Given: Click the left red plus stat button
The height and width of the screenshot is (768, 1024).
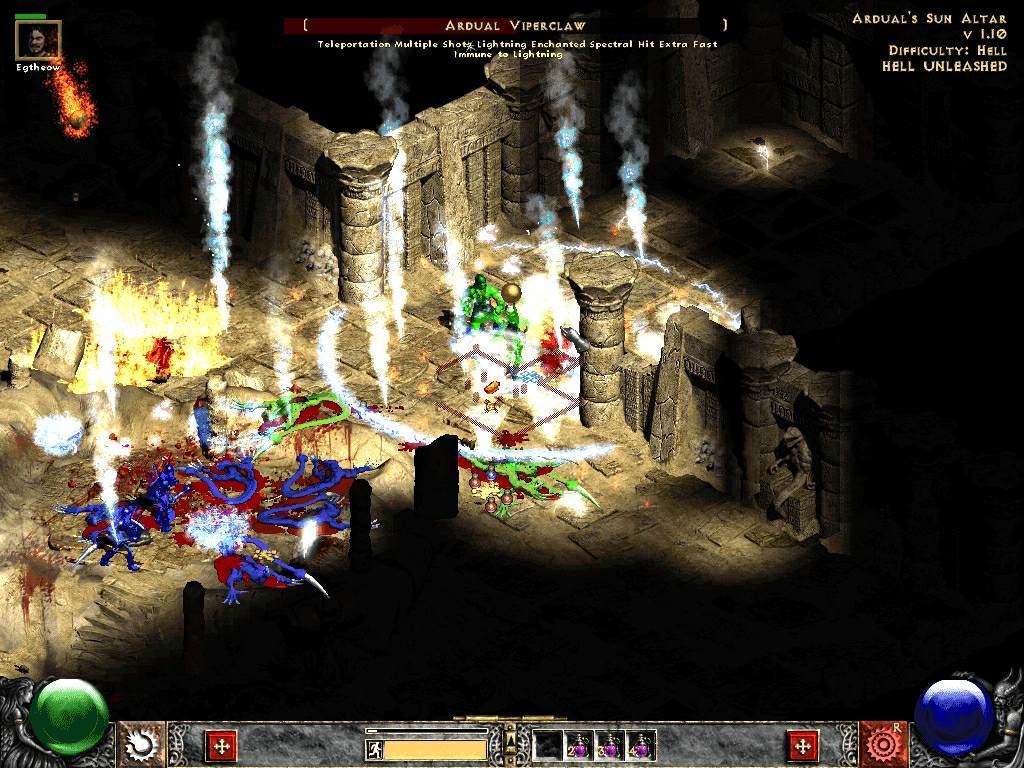Looking at the screenshot, I should coord(220,745).
